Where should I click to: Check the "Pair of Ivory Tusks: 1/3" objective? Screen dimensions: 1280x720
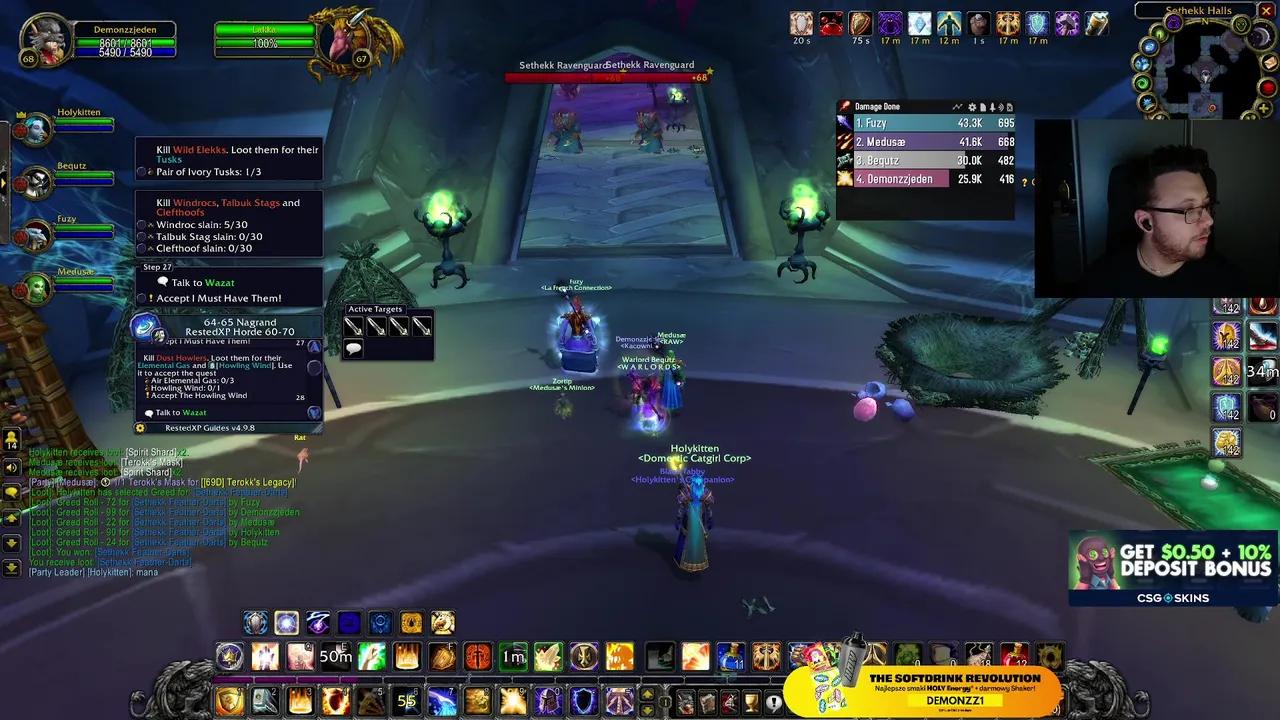141,172
